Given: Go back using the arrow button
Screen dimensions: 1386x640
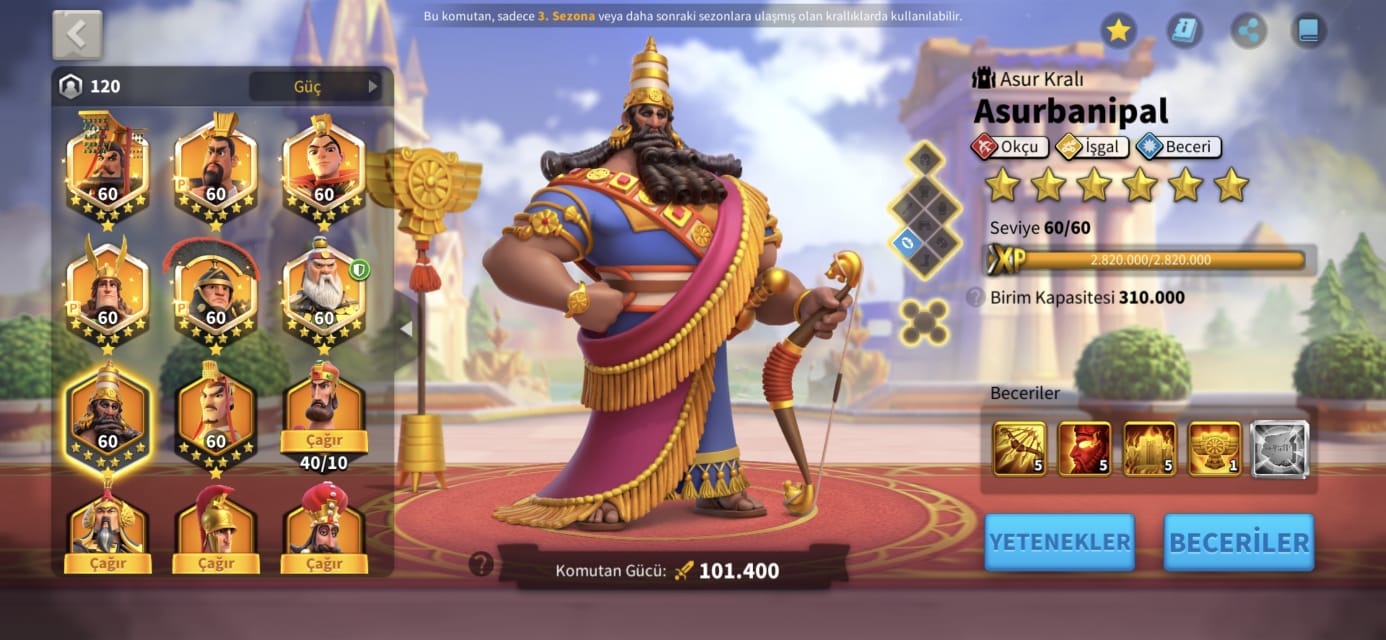Looking at the screenshot, I should click(77, 35).
